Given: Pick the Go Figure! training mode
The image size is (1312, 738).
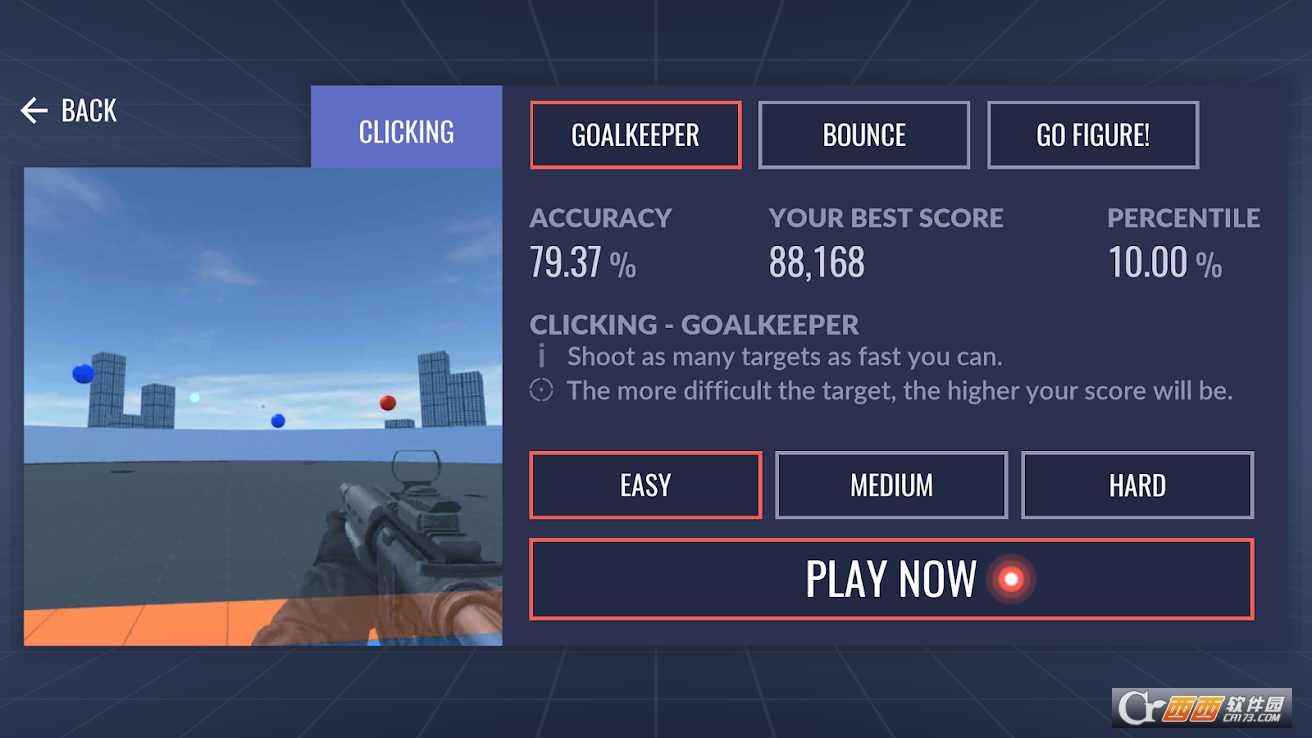Looking at the screenshot, I should [x=1093, y=135].
